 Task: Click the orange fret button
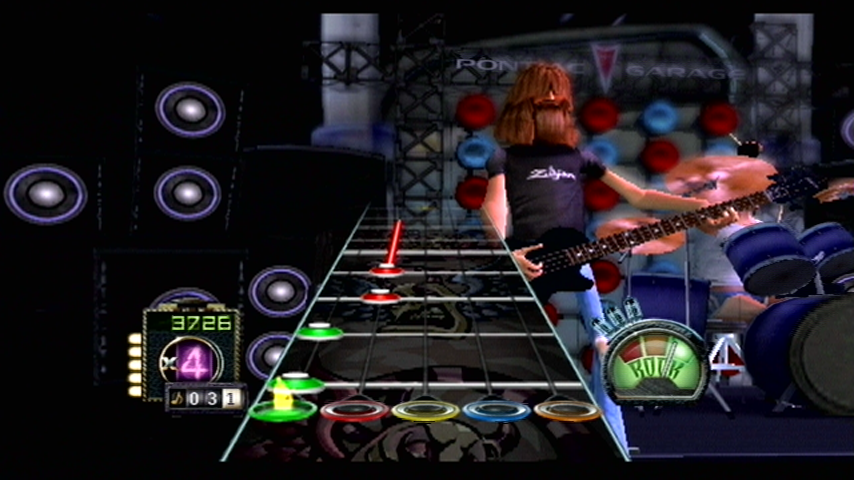click(x=567, y=410)
